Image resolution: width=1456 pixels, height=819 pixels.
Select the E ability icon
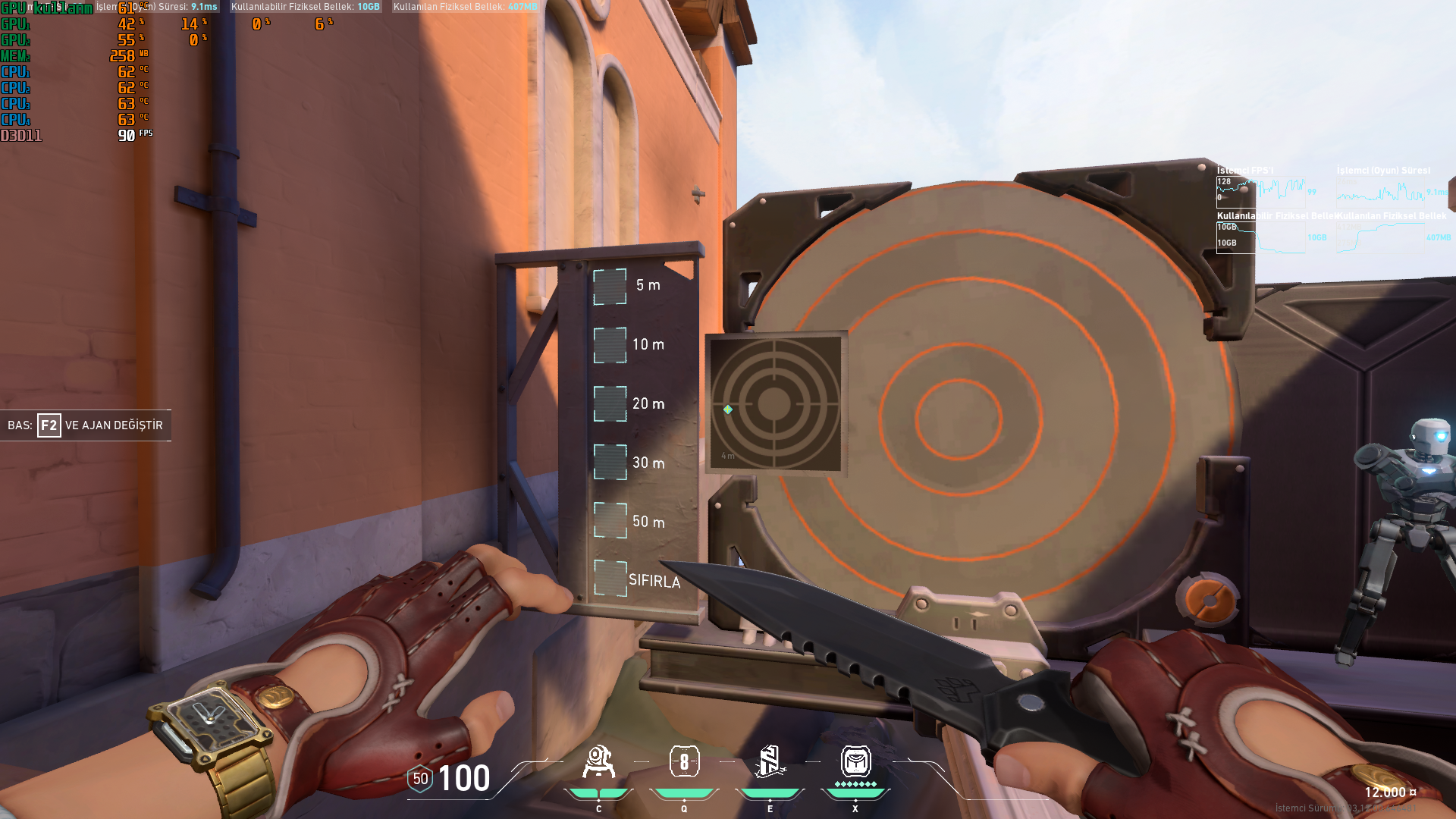(769, 761)
